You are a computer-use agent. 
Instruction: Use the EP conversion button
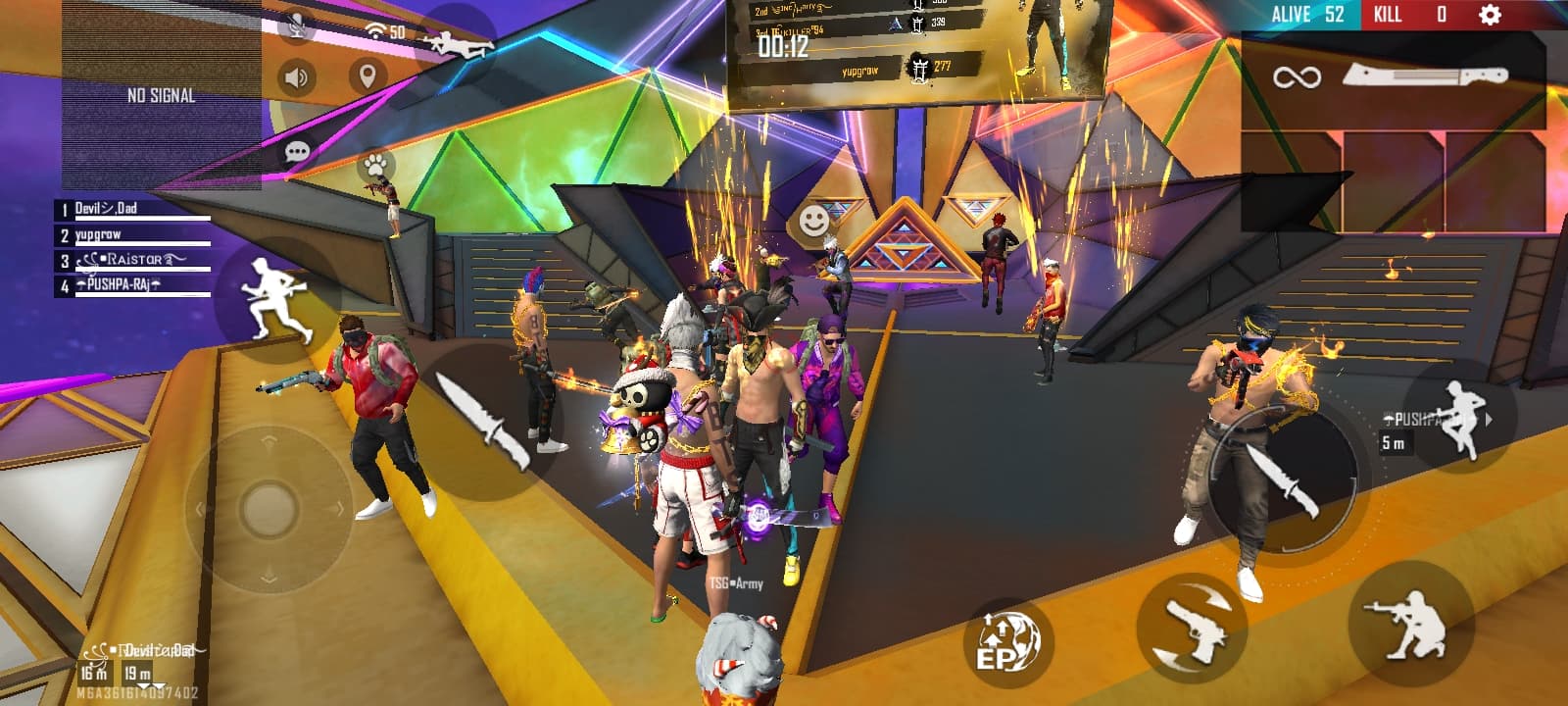(x=1006, y=642)
